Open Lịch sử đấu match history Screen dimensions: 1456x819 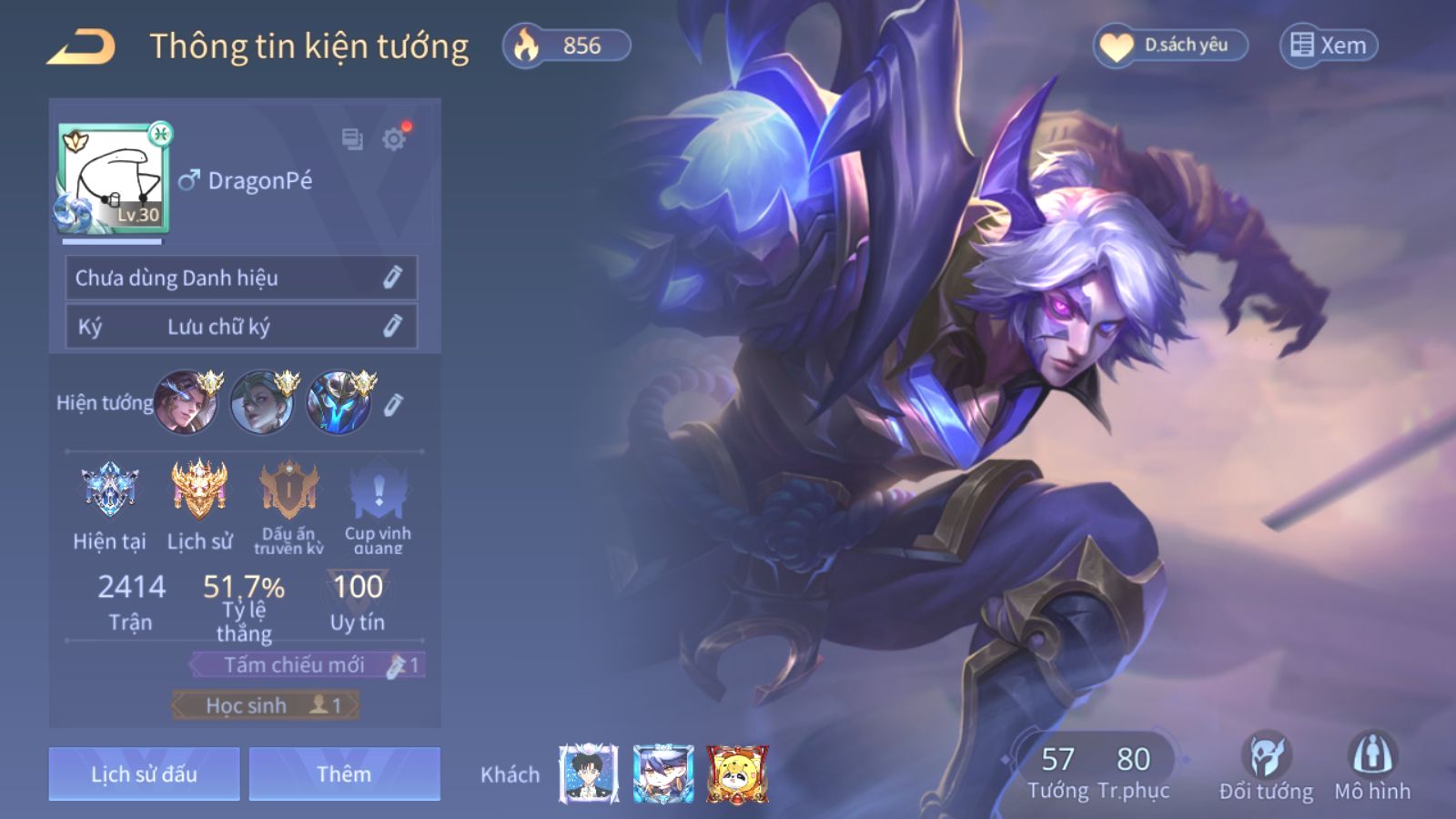coord(144,774)
